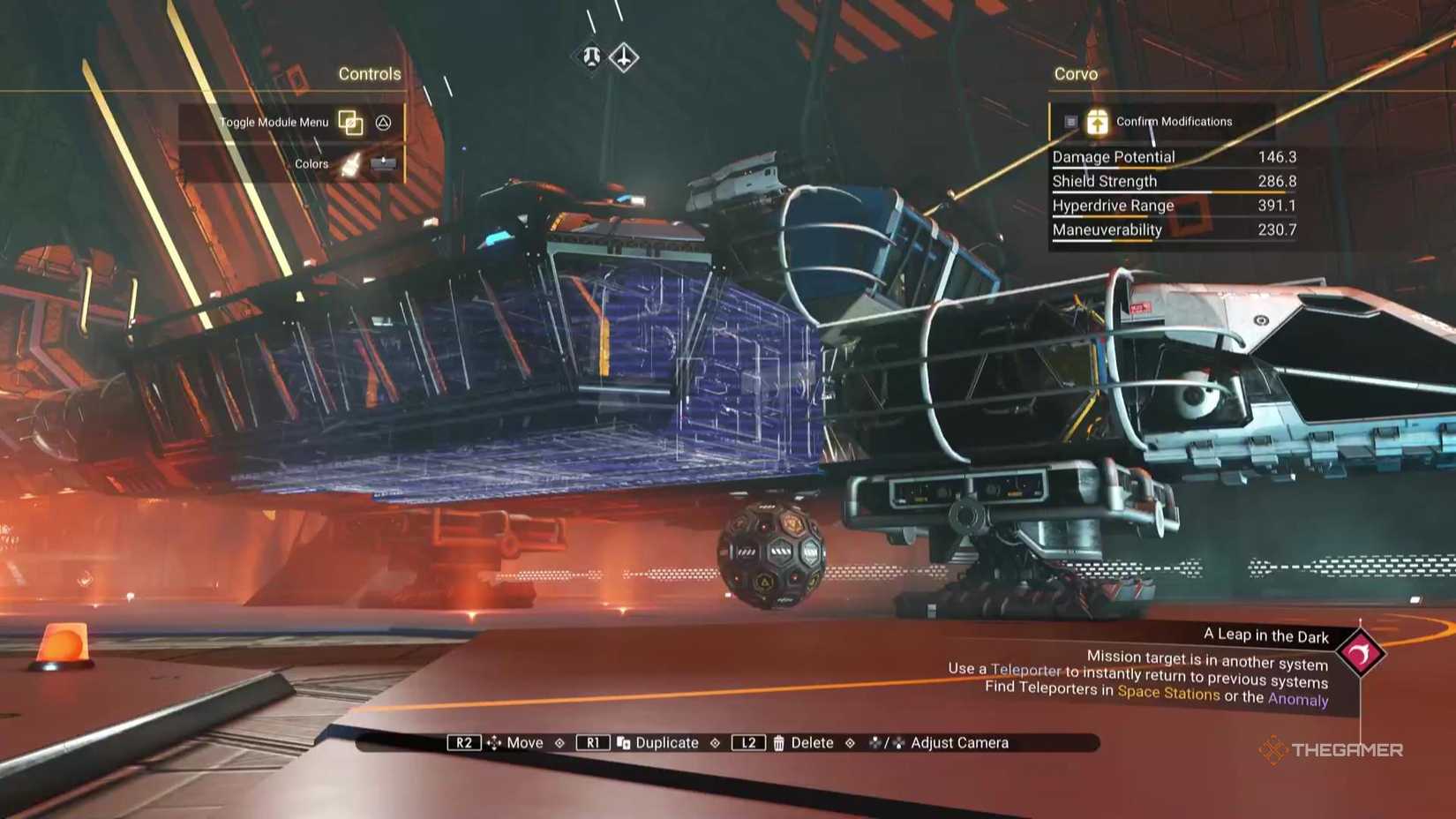Select the spherical module part on the floor
The width and height of the screenshot is (1456, 819).
coord(769,553)
